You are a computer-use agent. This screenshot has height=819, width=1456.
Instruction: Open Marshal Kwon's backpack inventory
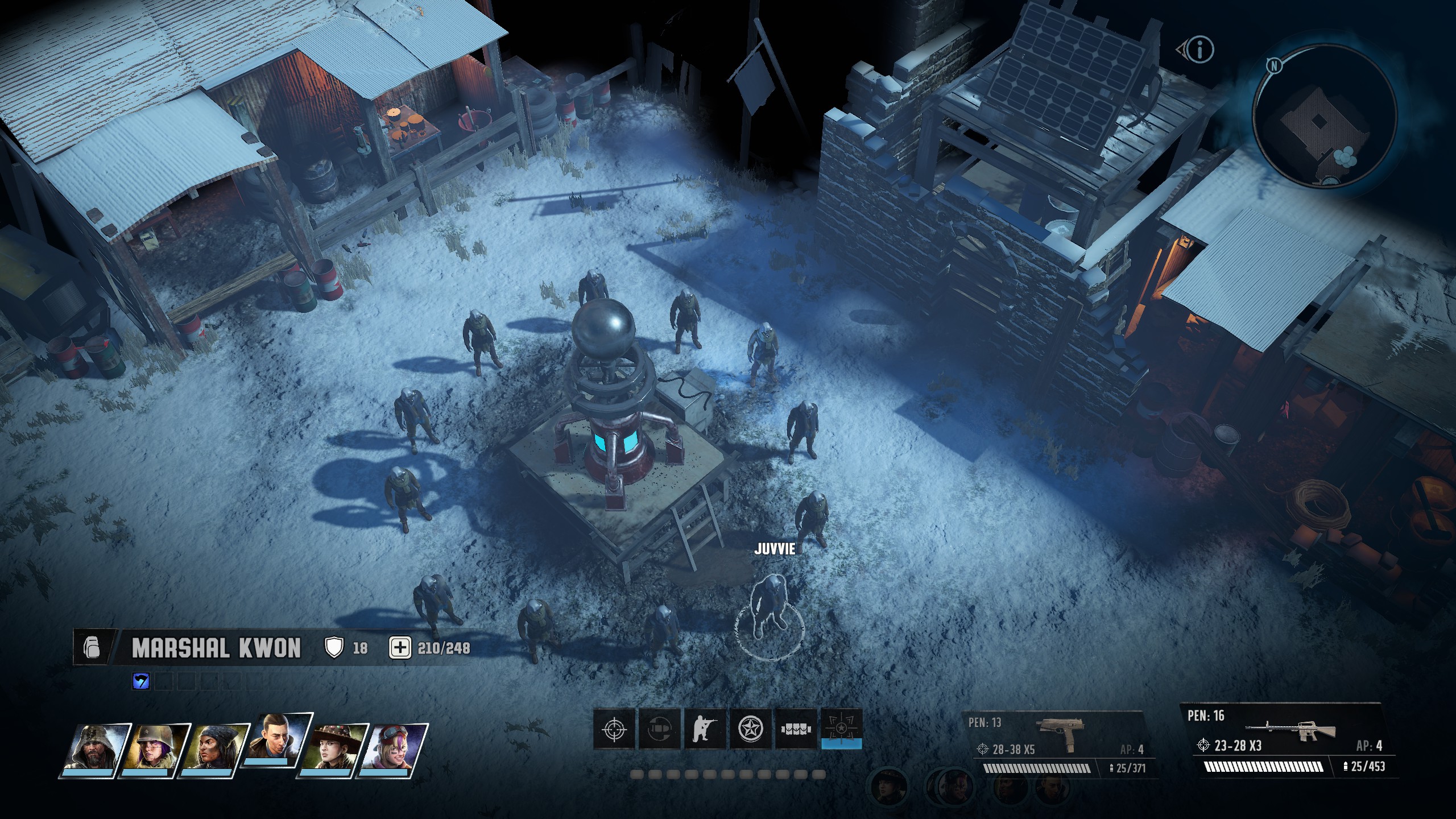click(x=91, y=647)
